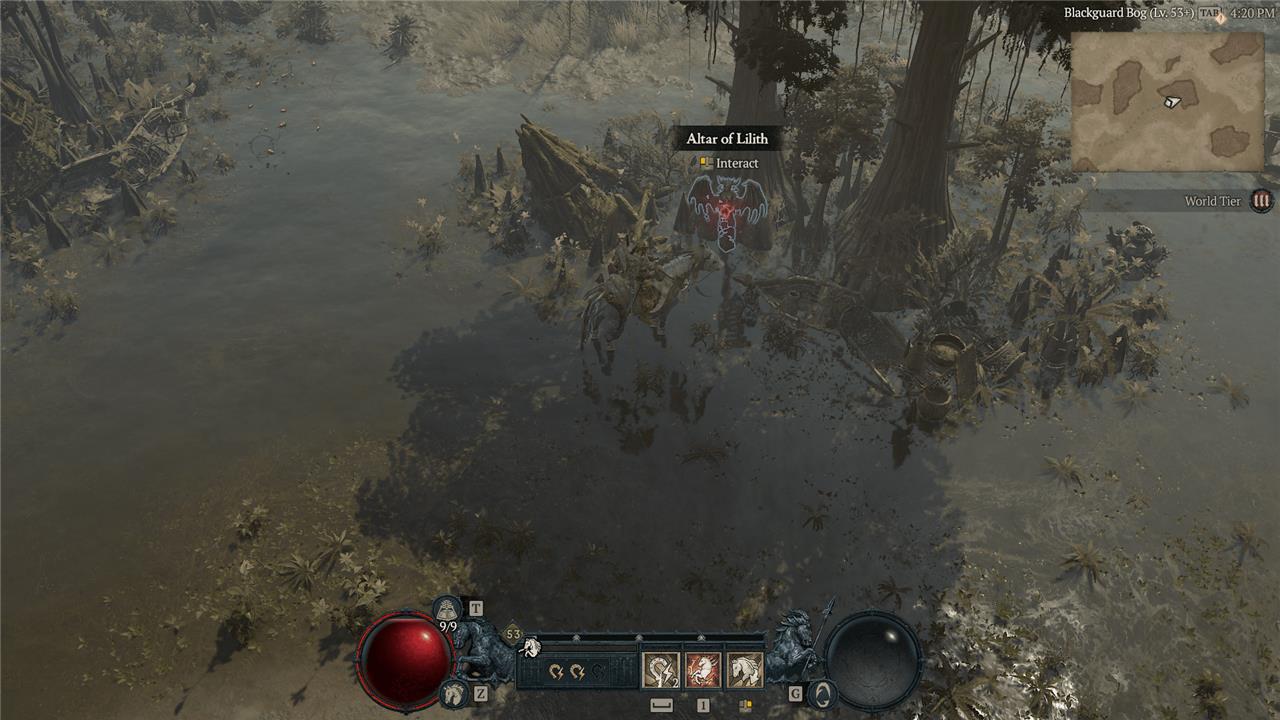Select the horse mount icon beside Z
Image resolution: width=1280 pixels, height=720 pixels.
pyautogui.click(x=452, y=693)
